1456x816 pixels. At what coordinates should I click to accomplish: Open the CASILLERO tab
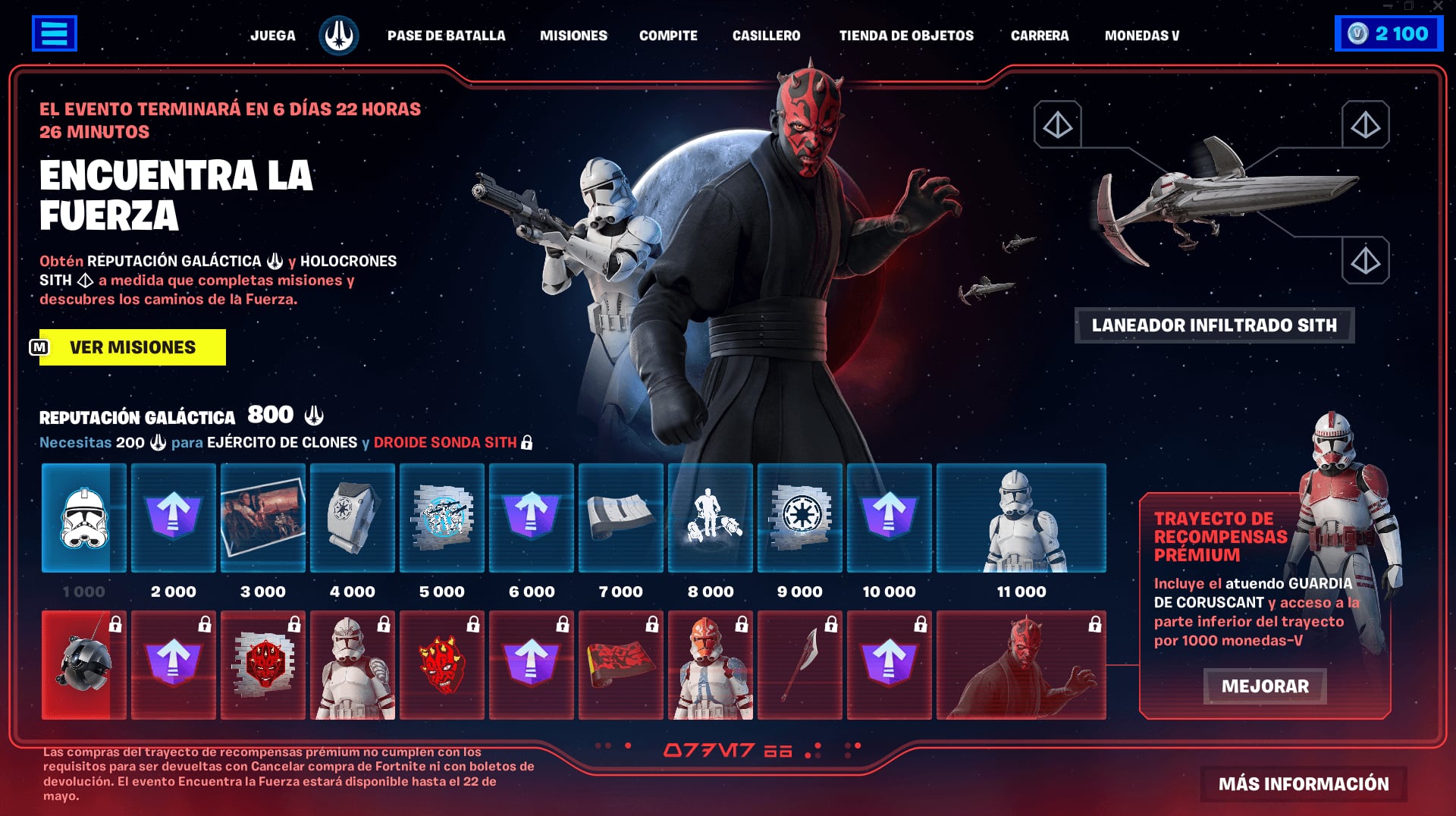coord(766,36)
